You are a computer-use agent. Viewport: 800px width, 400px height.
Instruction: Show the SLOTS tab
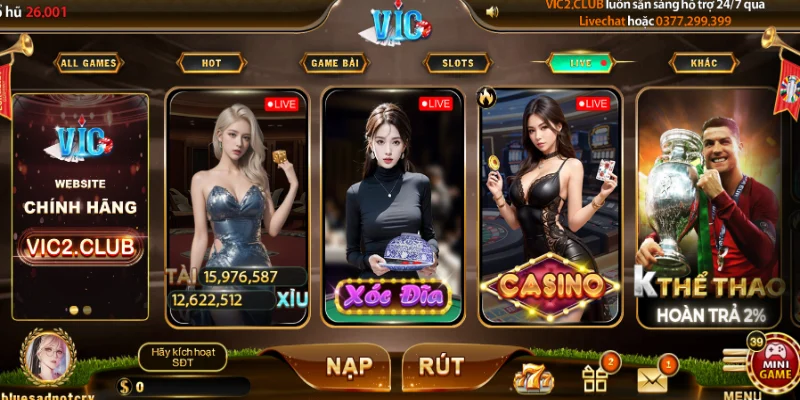(x=458, y=63)
